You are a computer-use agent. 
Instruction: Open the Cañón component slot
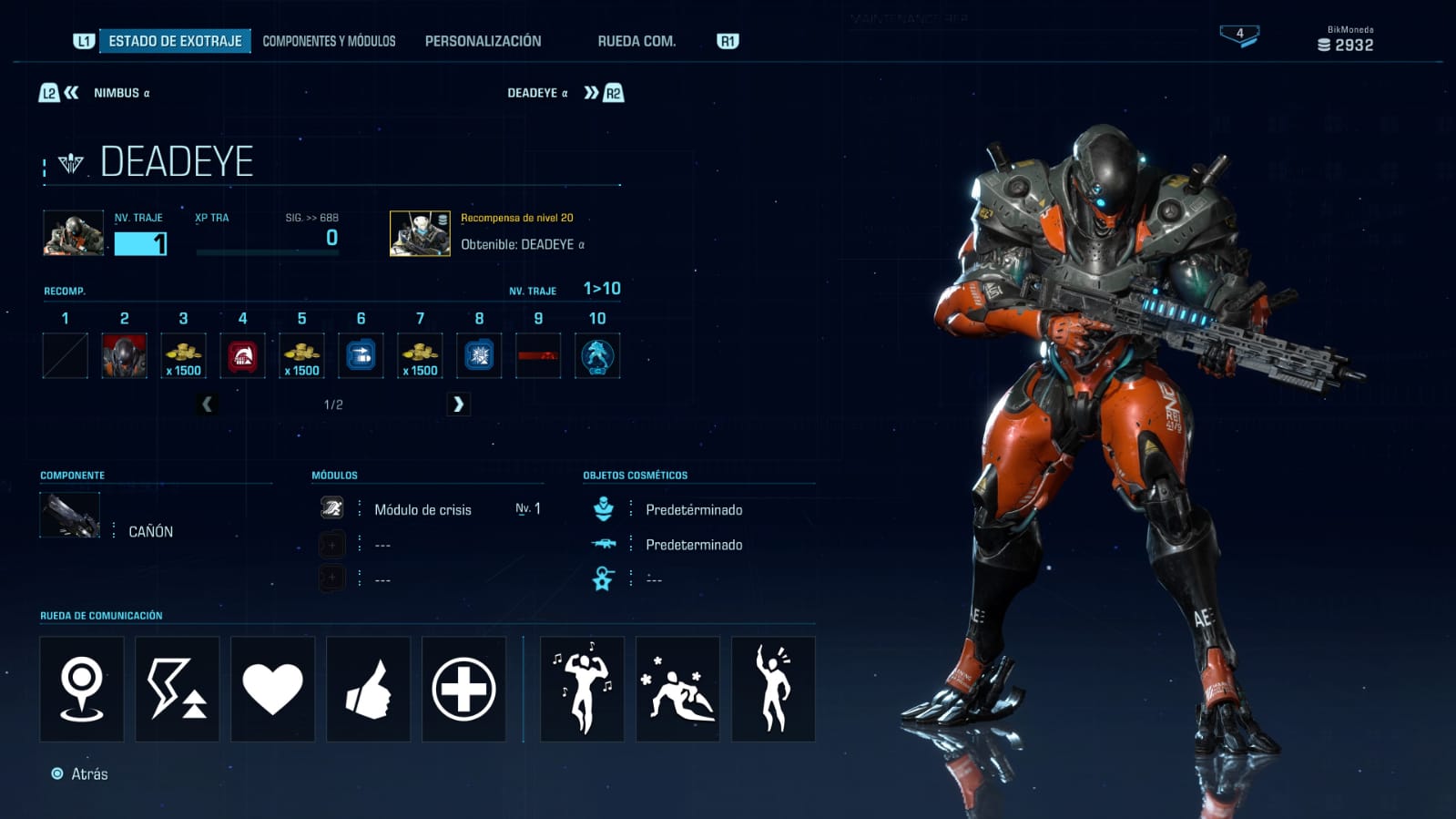point(71,516)
